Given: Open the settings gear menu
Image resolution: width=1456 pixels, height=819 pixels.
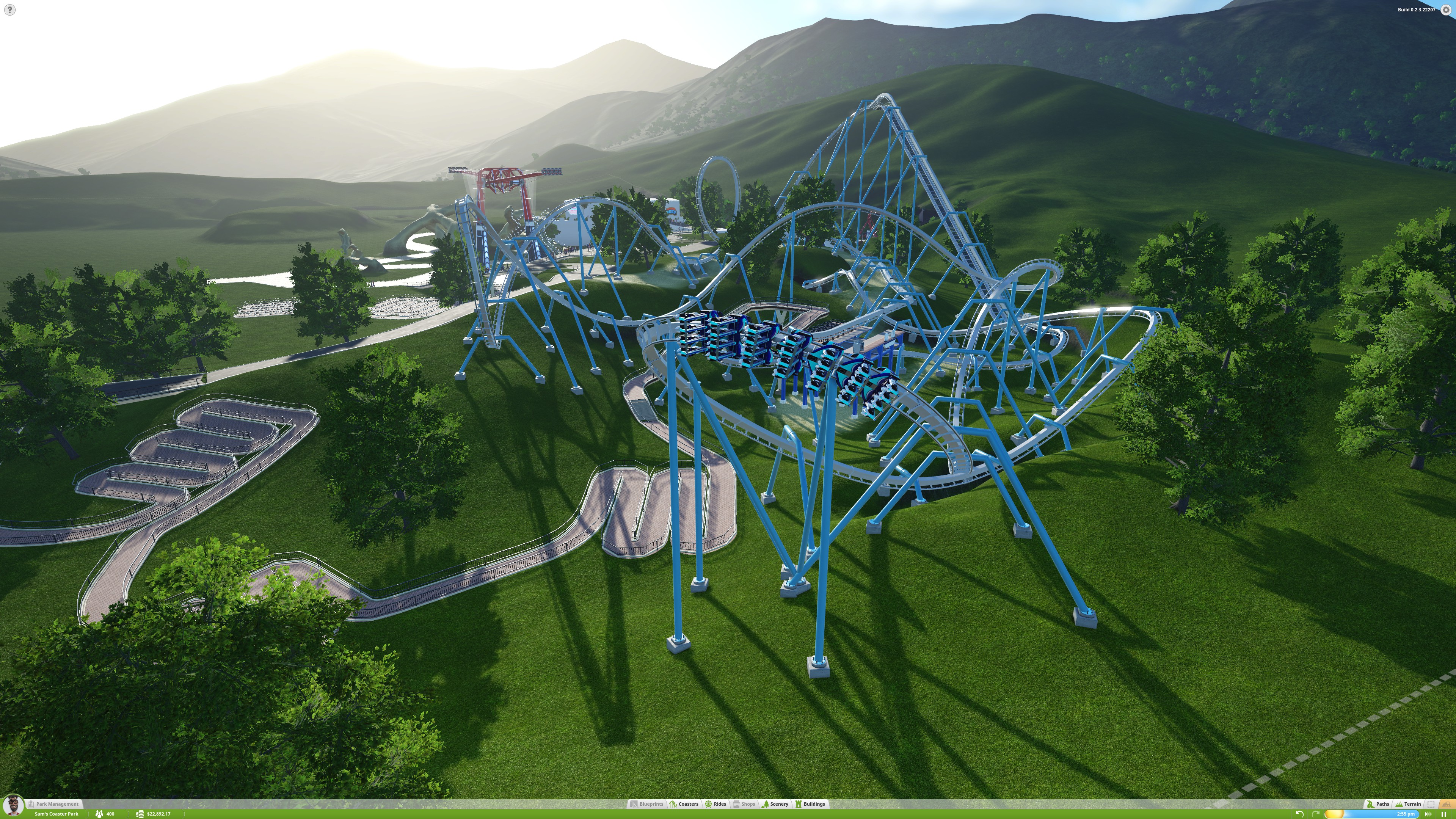Looking at the screenshot, I should 1446,10.
